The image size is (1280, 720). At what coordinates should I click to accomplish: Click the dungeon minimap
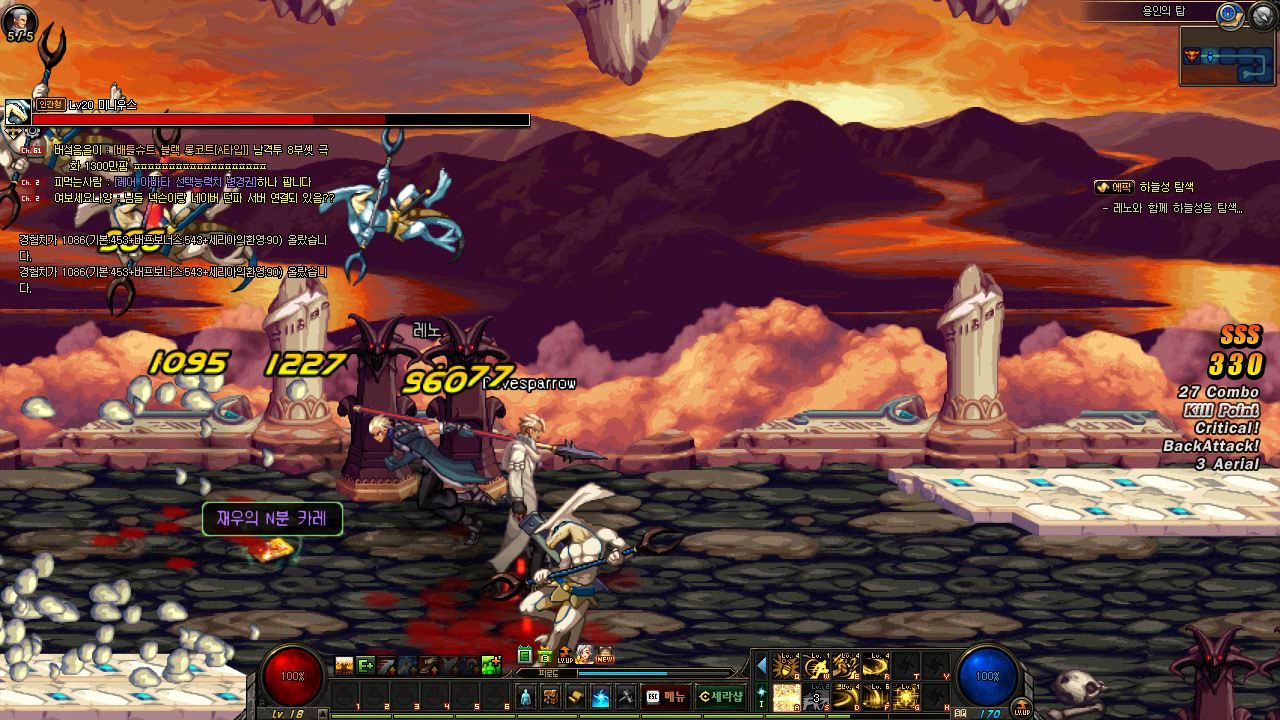tap(1224, 56)
